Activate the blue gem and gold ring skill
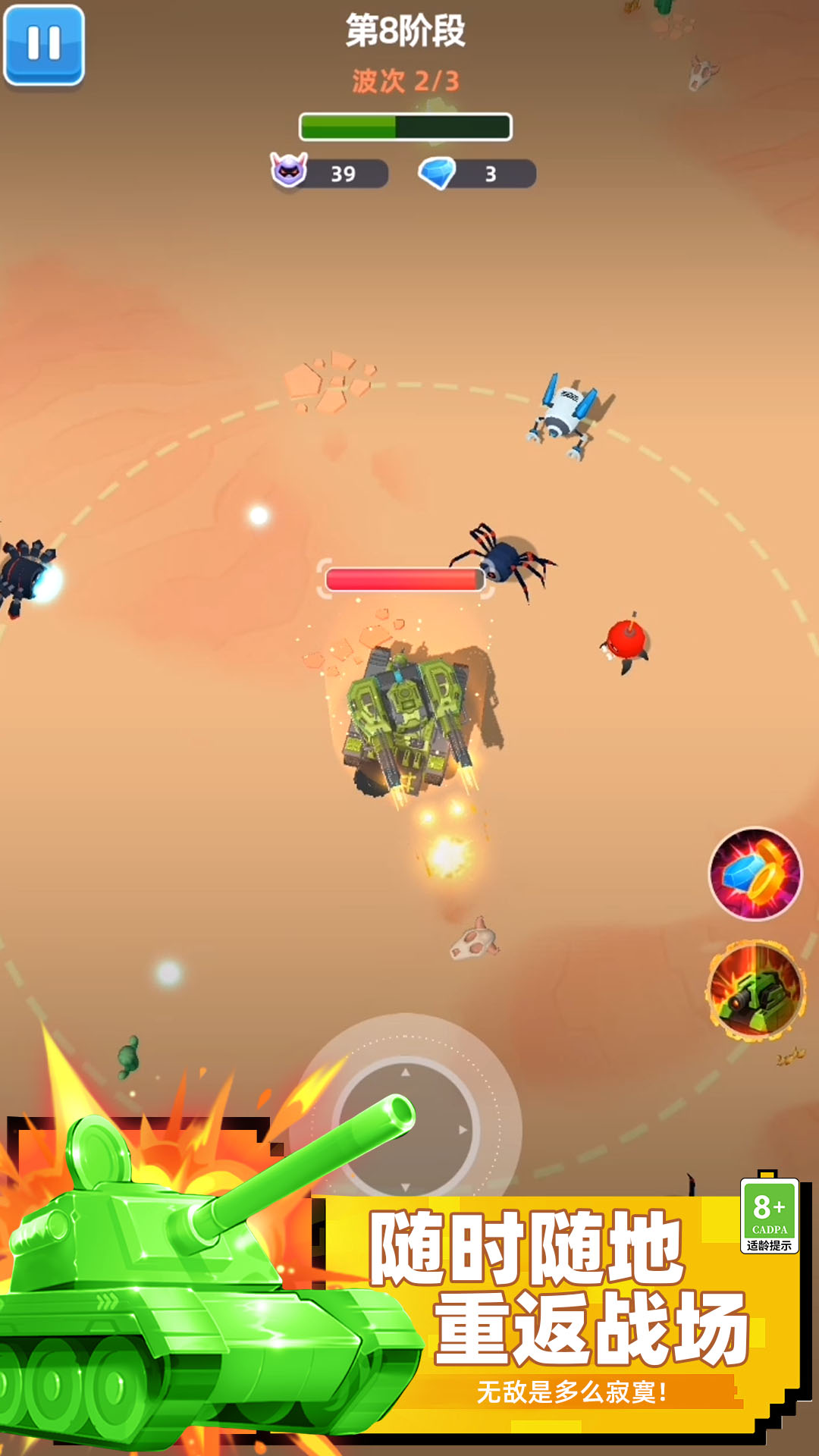Image resolution: width=819 pixels, height=1456 pixels. point(755,874)
